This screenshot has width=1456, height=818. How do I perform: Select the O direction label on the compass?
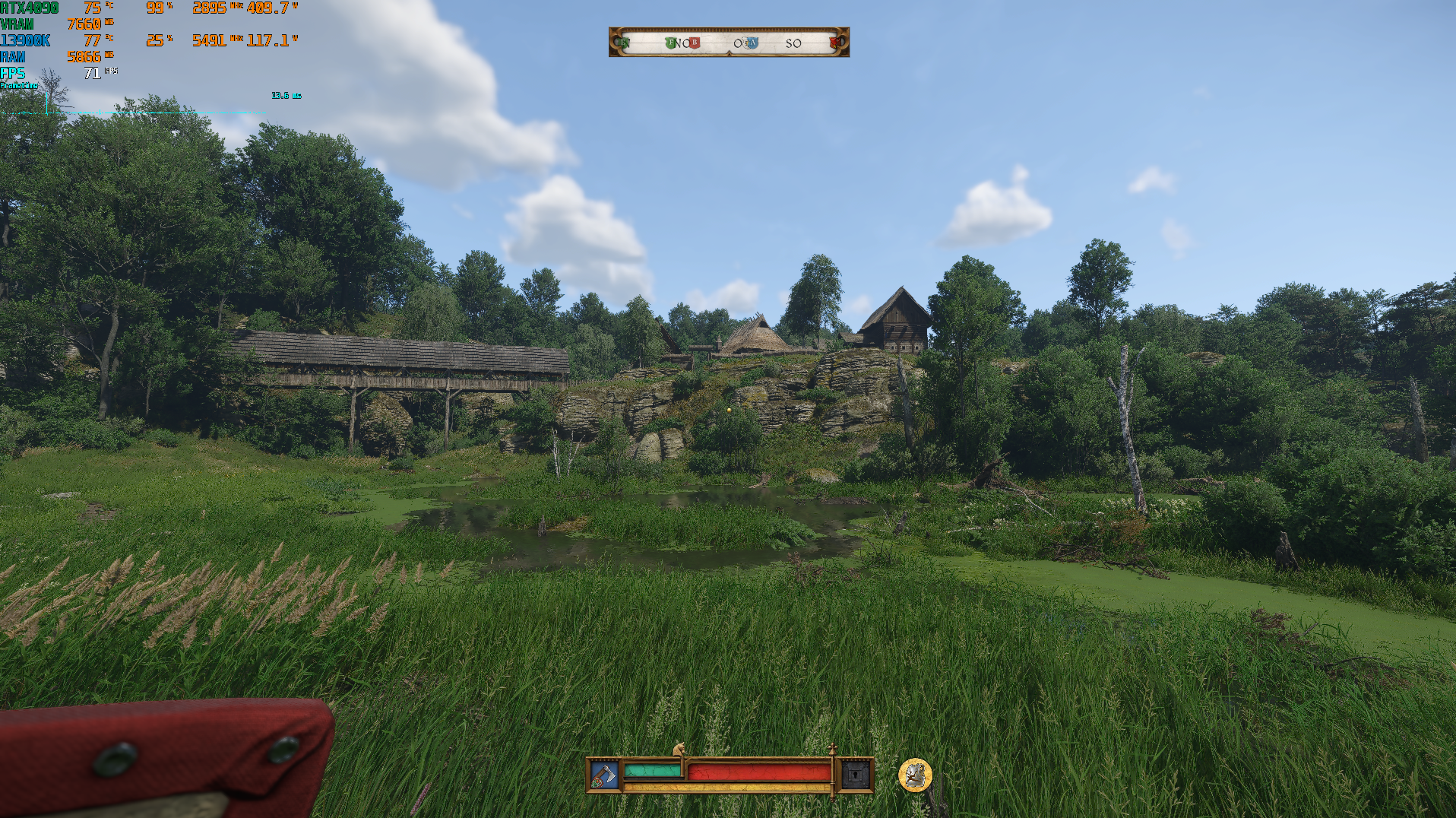[738, 43]
